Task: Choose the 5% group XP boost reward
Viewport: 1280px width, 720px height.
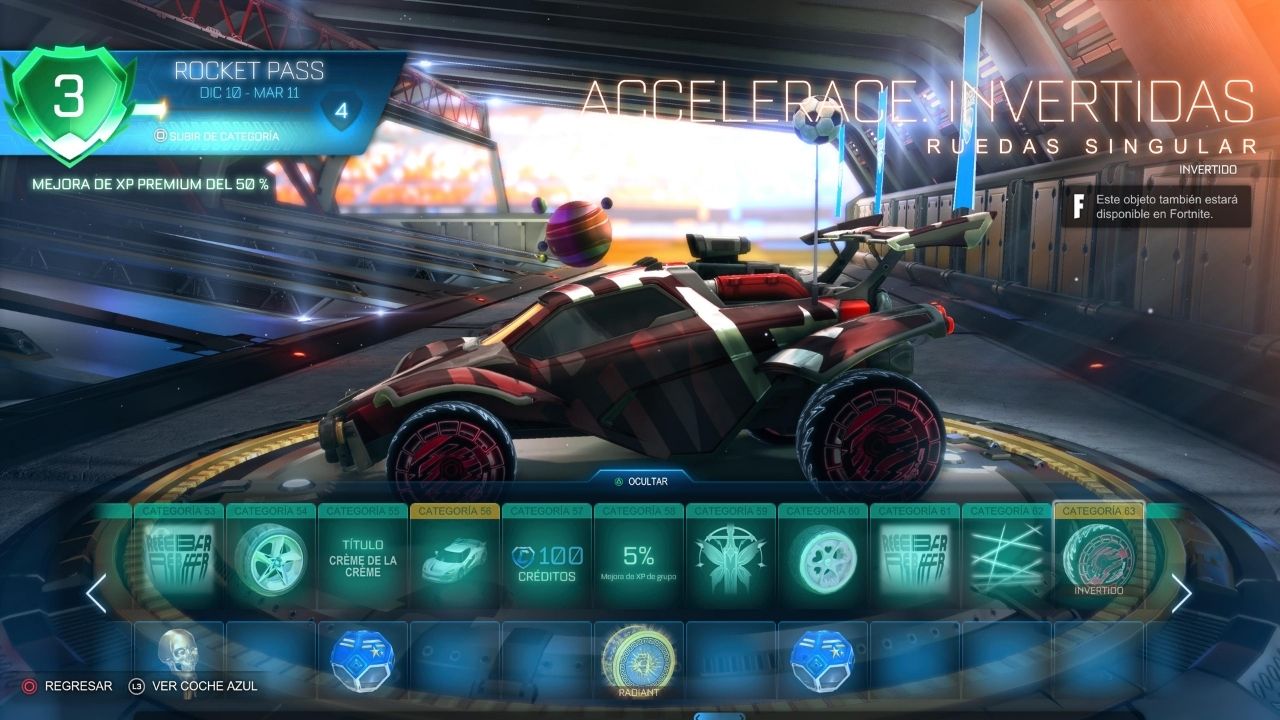Action: [x=638, y=562]
